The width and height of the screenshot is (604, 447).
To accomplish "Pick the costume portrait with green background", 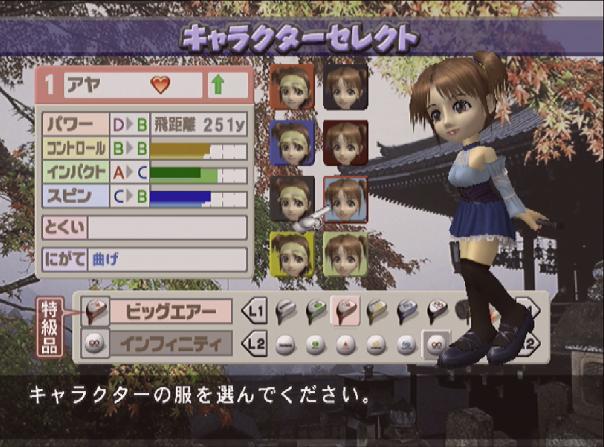I will (x=345, y=254).
